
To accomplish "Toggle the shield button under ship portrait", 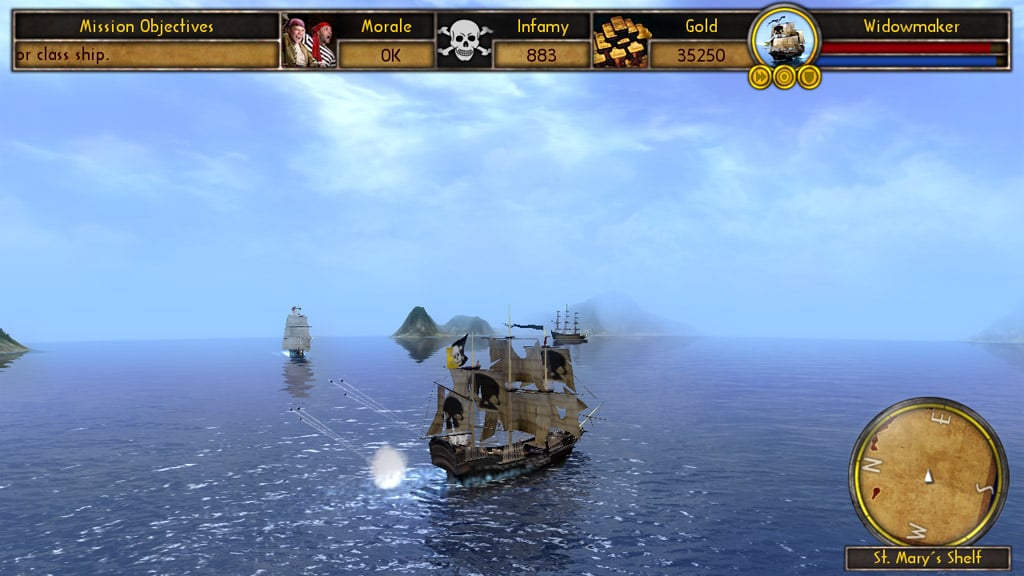I will pos(808,77).
